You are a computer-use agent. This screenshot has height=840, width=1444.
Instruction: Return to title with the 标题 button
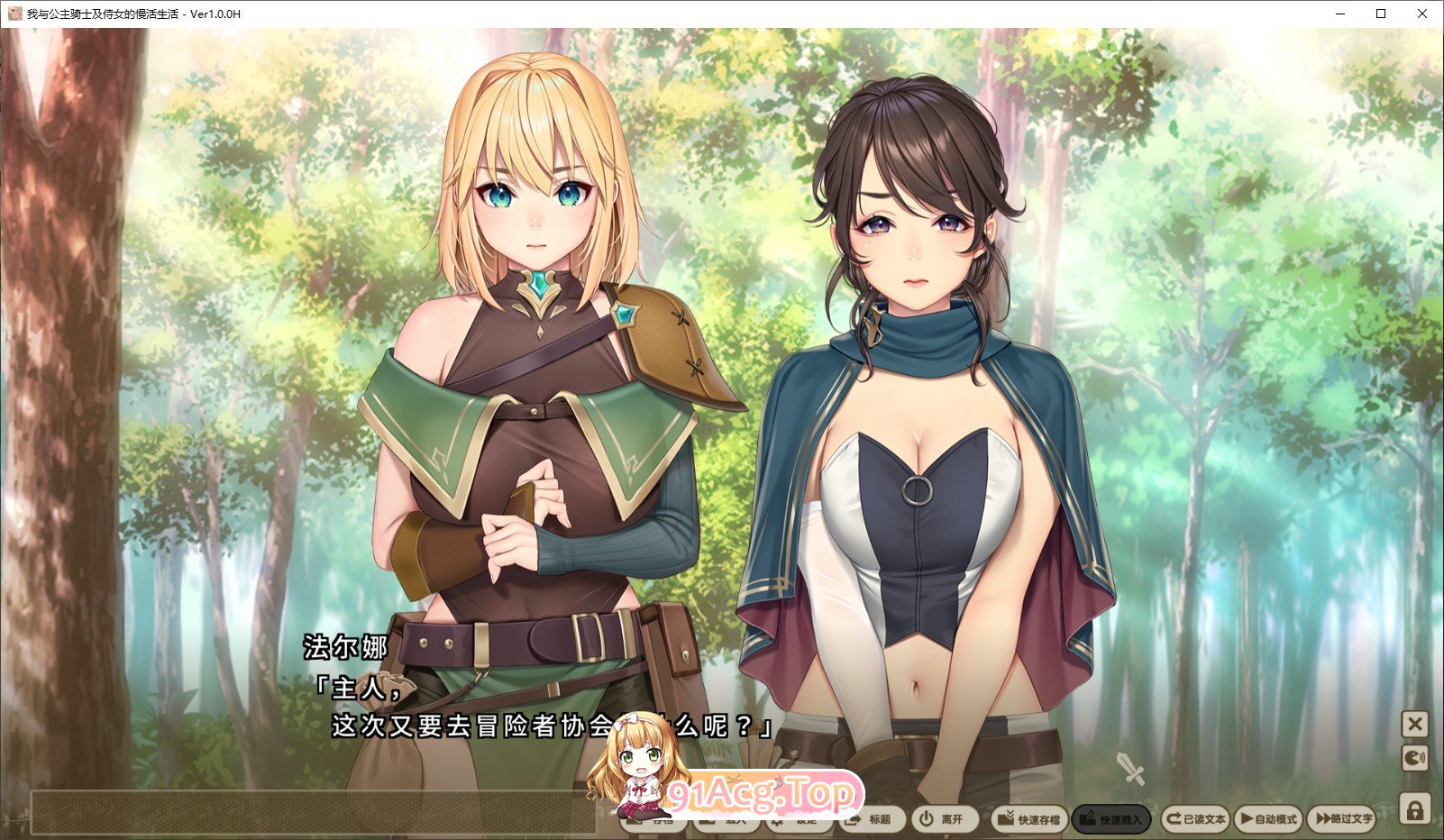[871, 819]
